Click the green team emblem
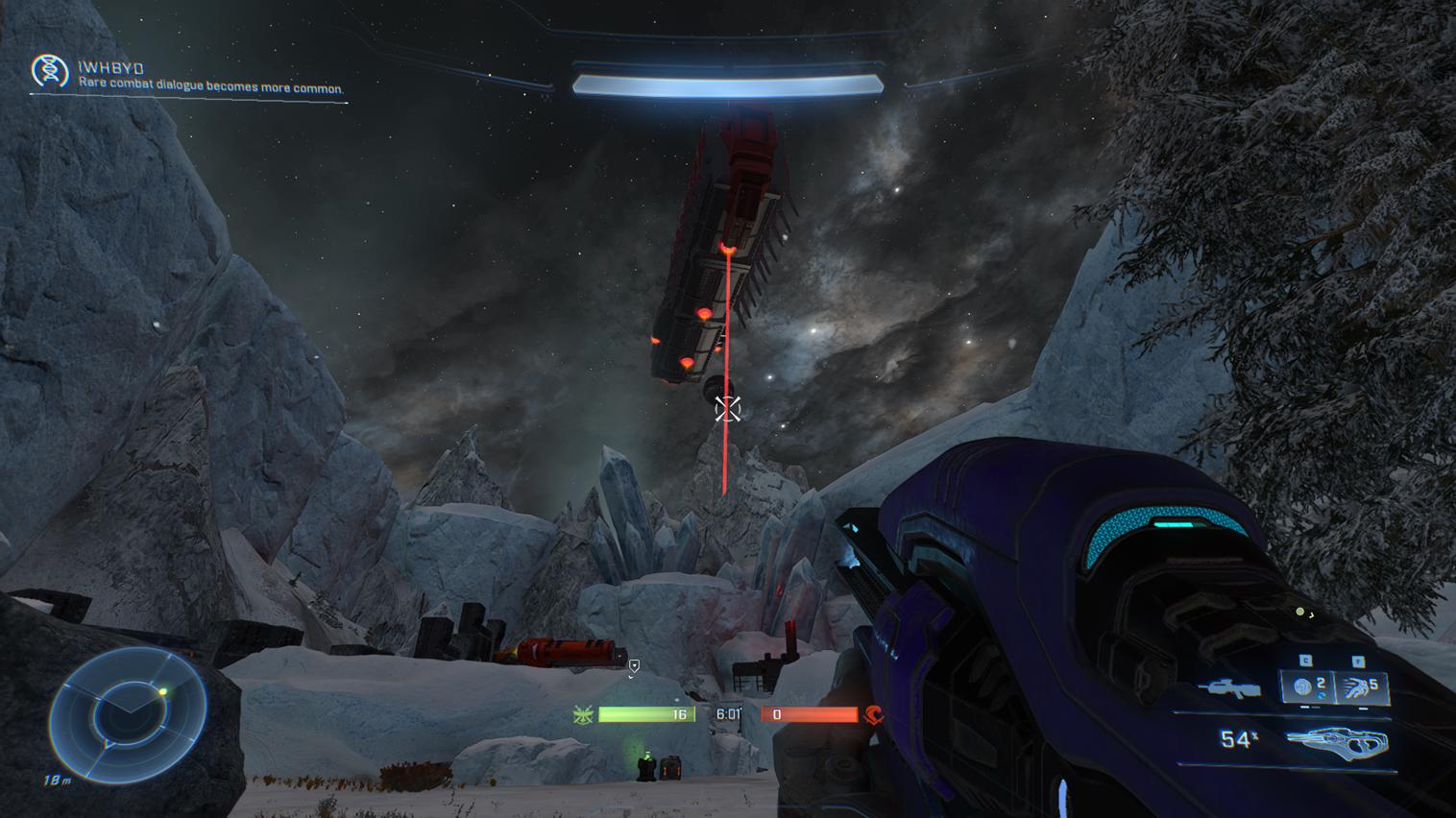Viewport: 1456px width, 818px height. point(582,714)
